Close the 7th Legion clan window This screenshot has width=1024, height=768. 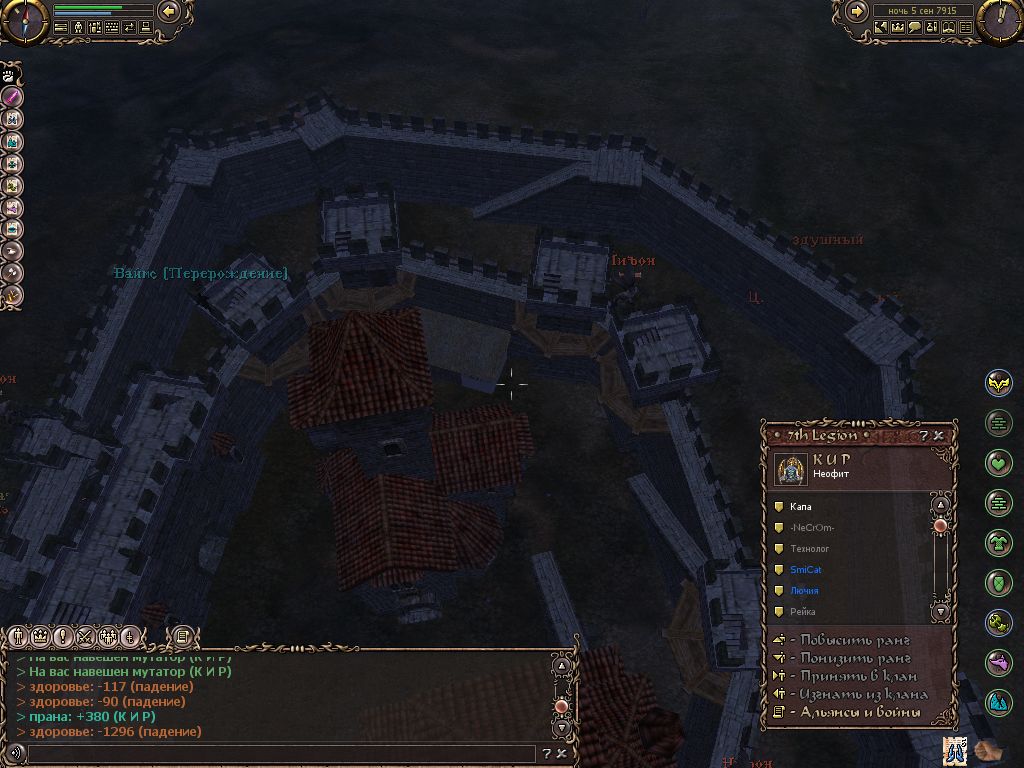pyautogui.click(x=940, y=436)
